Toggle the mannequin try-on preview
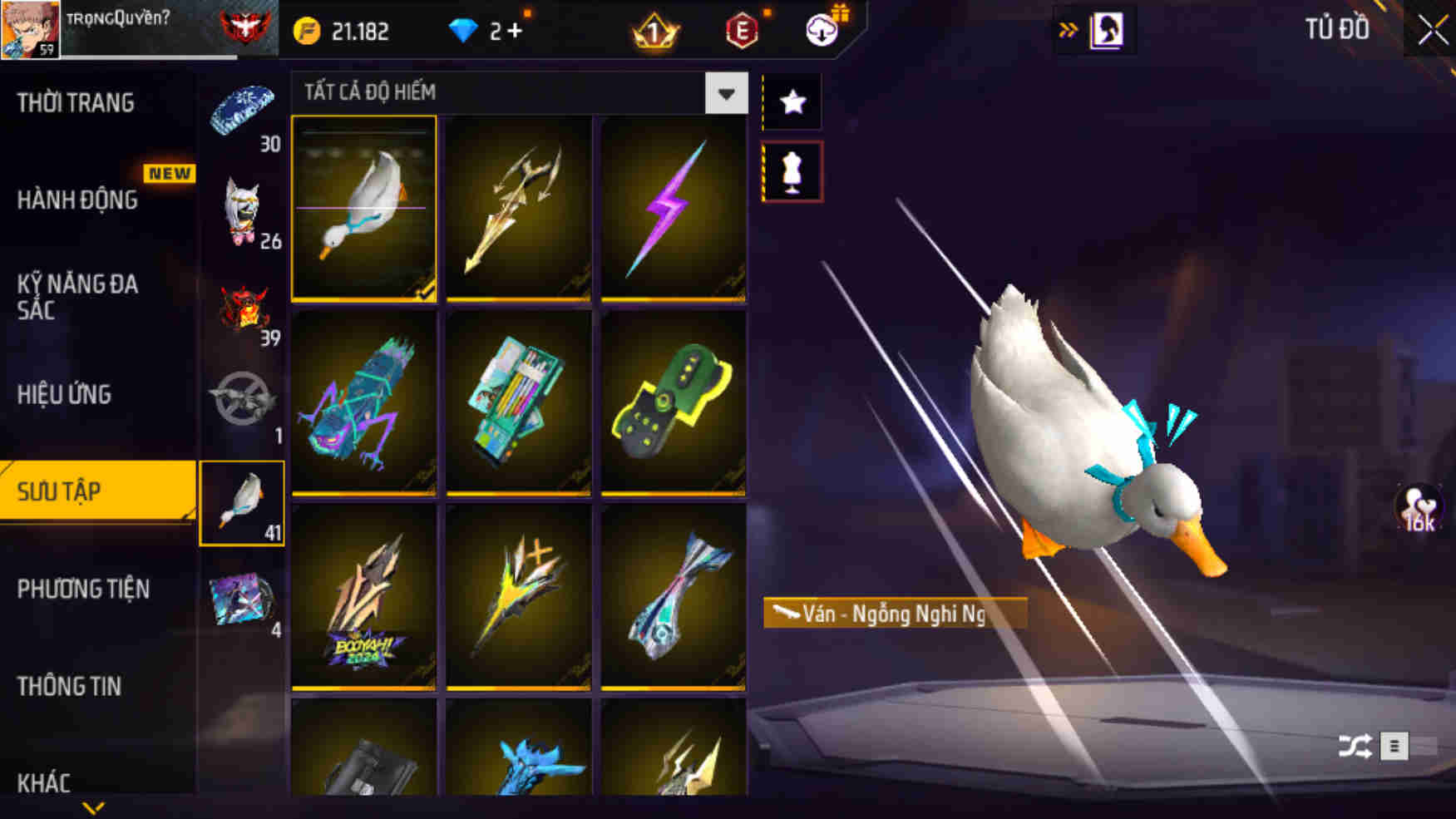Image resolution: width=1456 pixels, height=819 pixels. pos(792,171)
